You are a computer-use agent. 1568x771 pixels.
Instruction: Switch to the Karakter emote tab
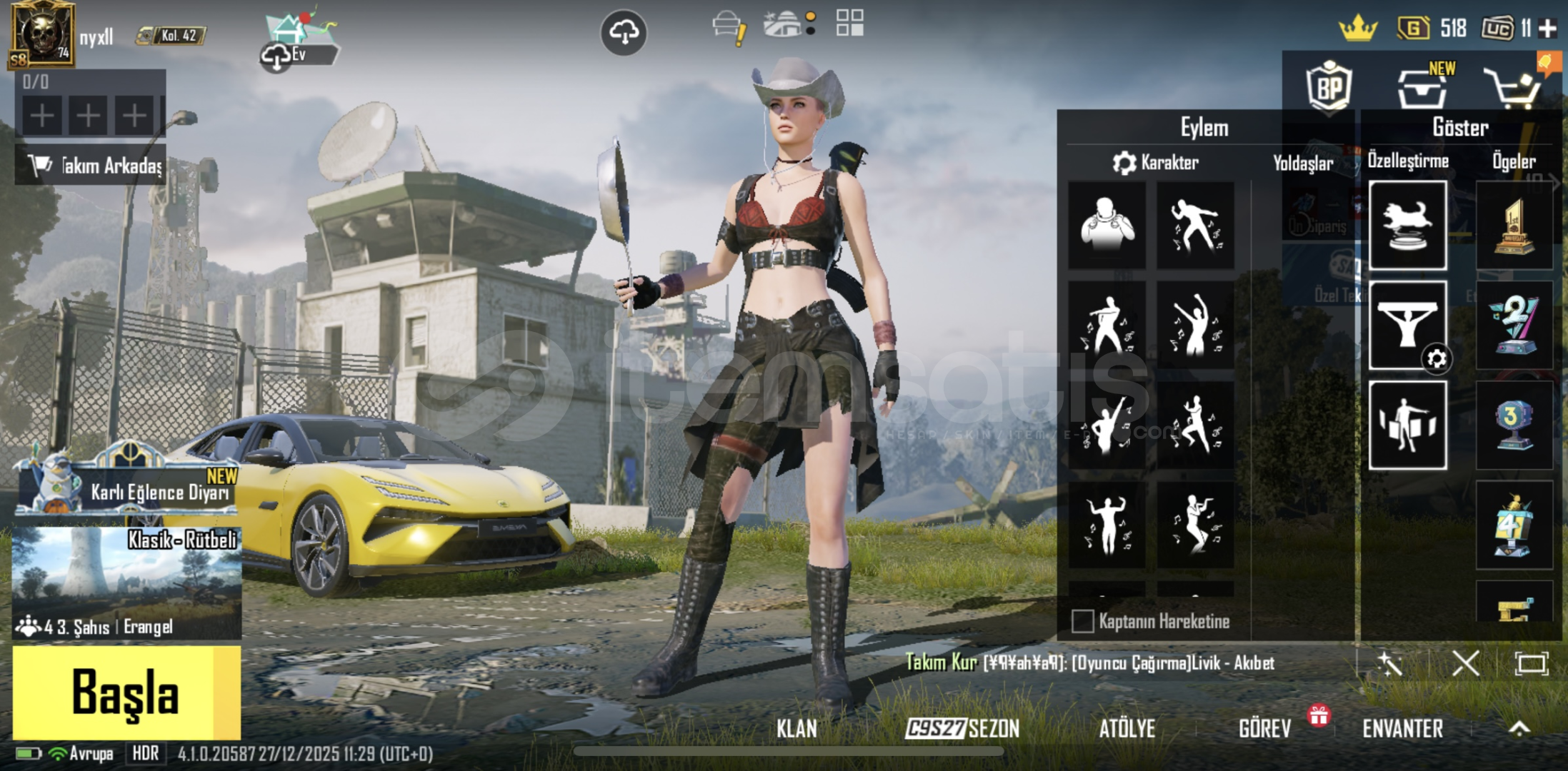(1156, 163)
